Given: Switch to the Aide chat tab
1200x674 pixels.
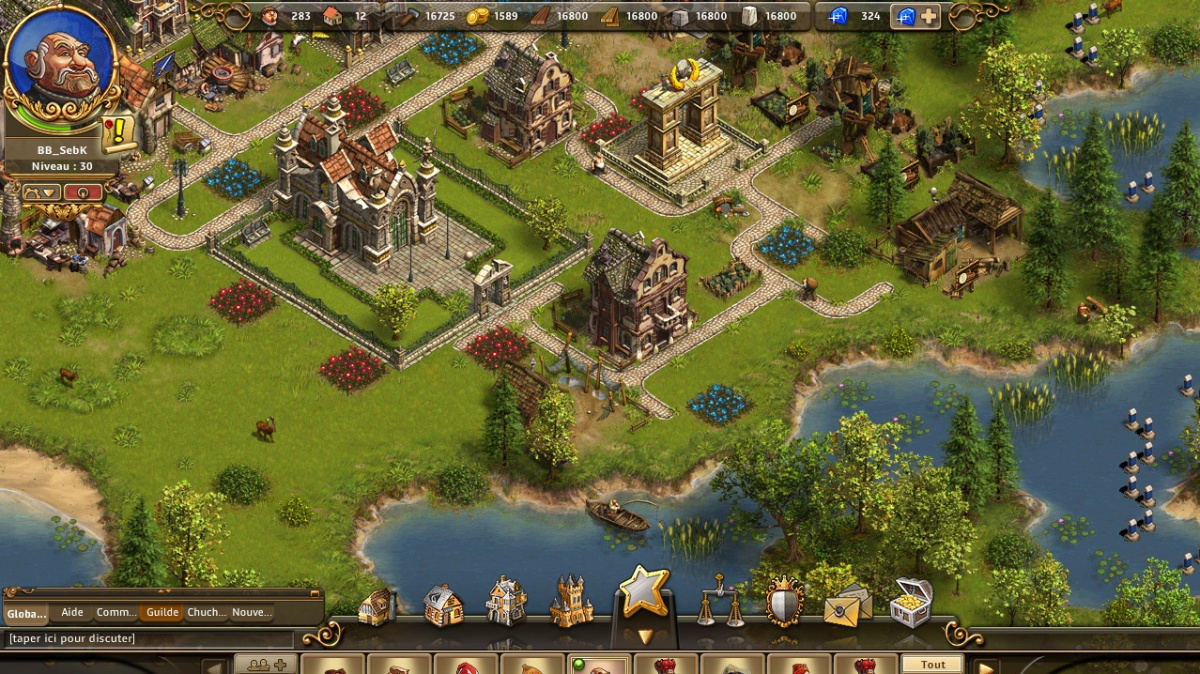Looking at the screenshot, I should 72,613.
